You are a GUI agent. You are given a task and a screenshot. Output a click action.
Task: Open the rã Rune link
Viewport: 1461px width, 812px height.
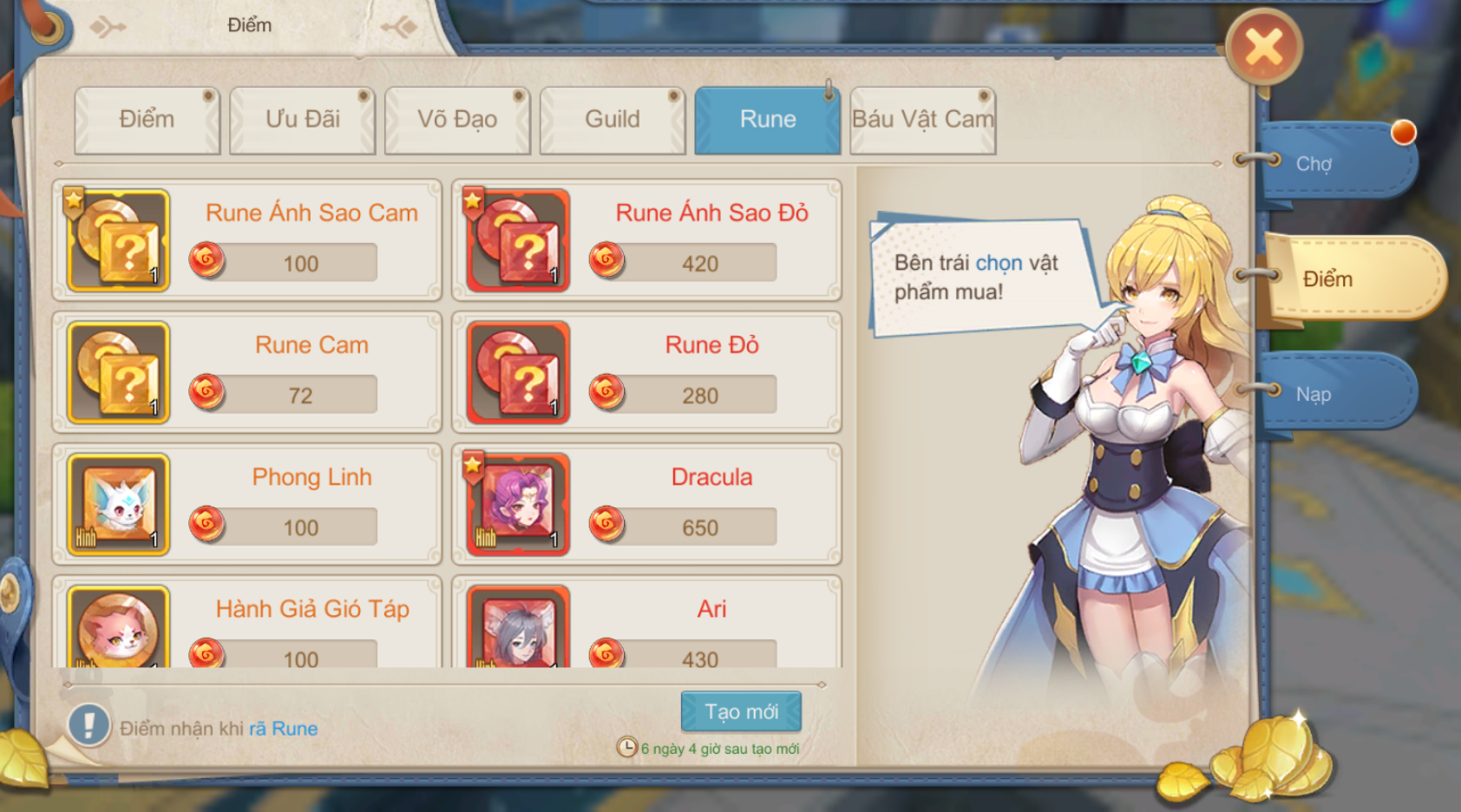(x=284, y=729)
